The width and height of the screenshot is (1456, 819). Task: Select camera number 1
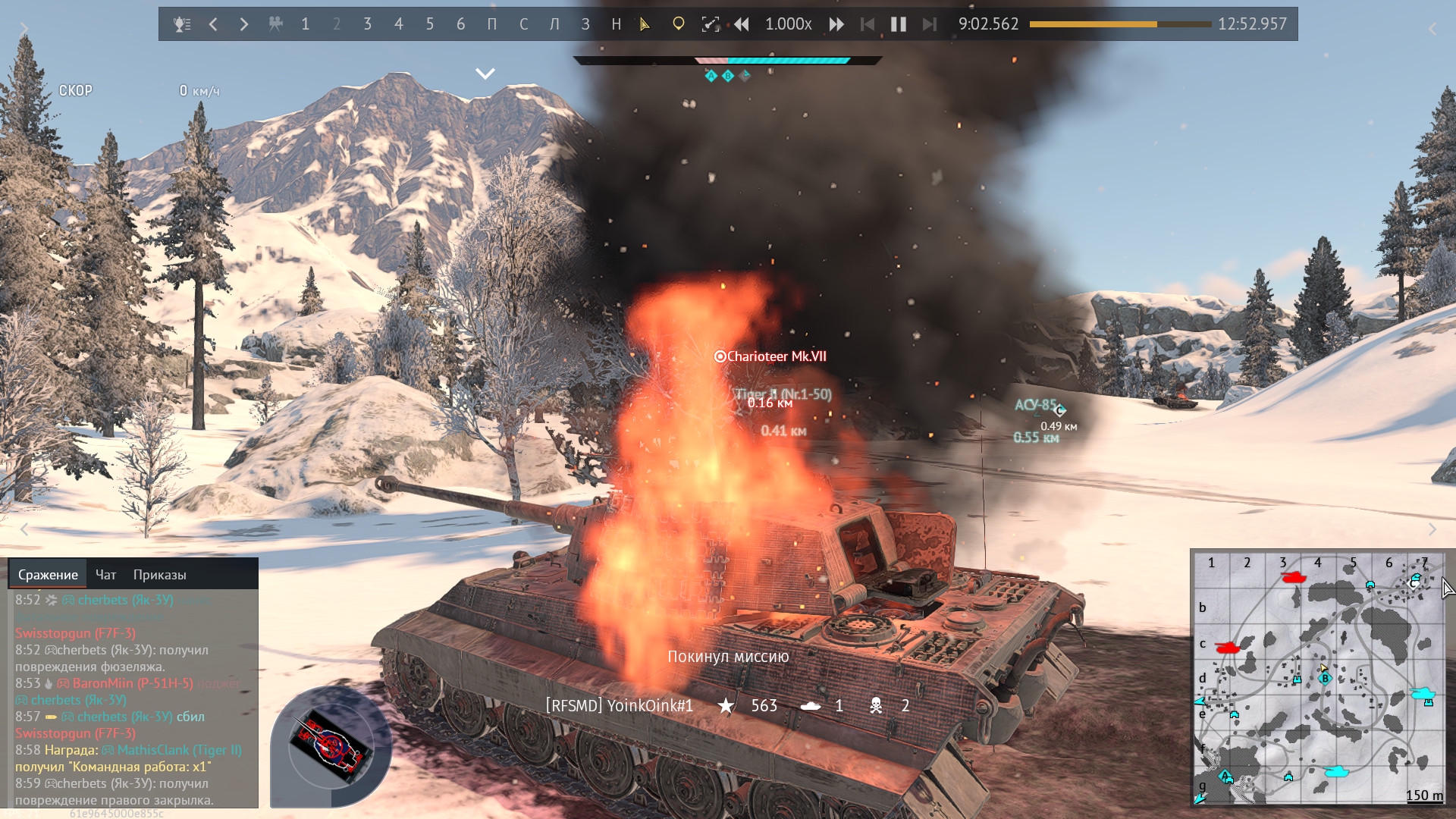306,24
